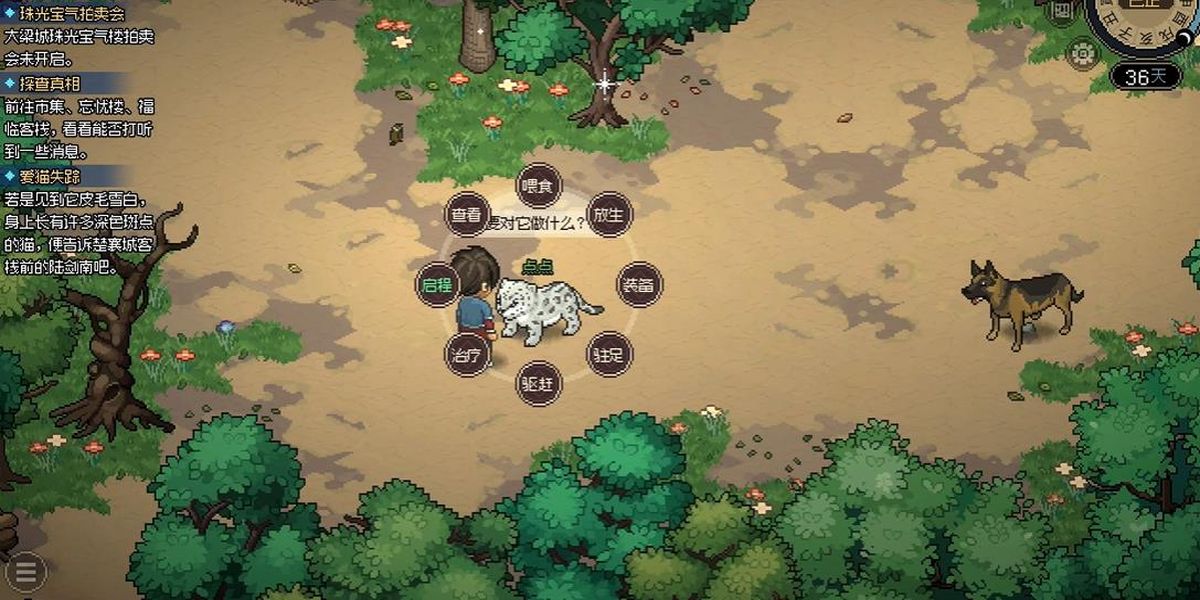Screen dimensions: 1200x600
Task: Open 装备 (equipment) for the pet
Action: click(x=639, y=285)
